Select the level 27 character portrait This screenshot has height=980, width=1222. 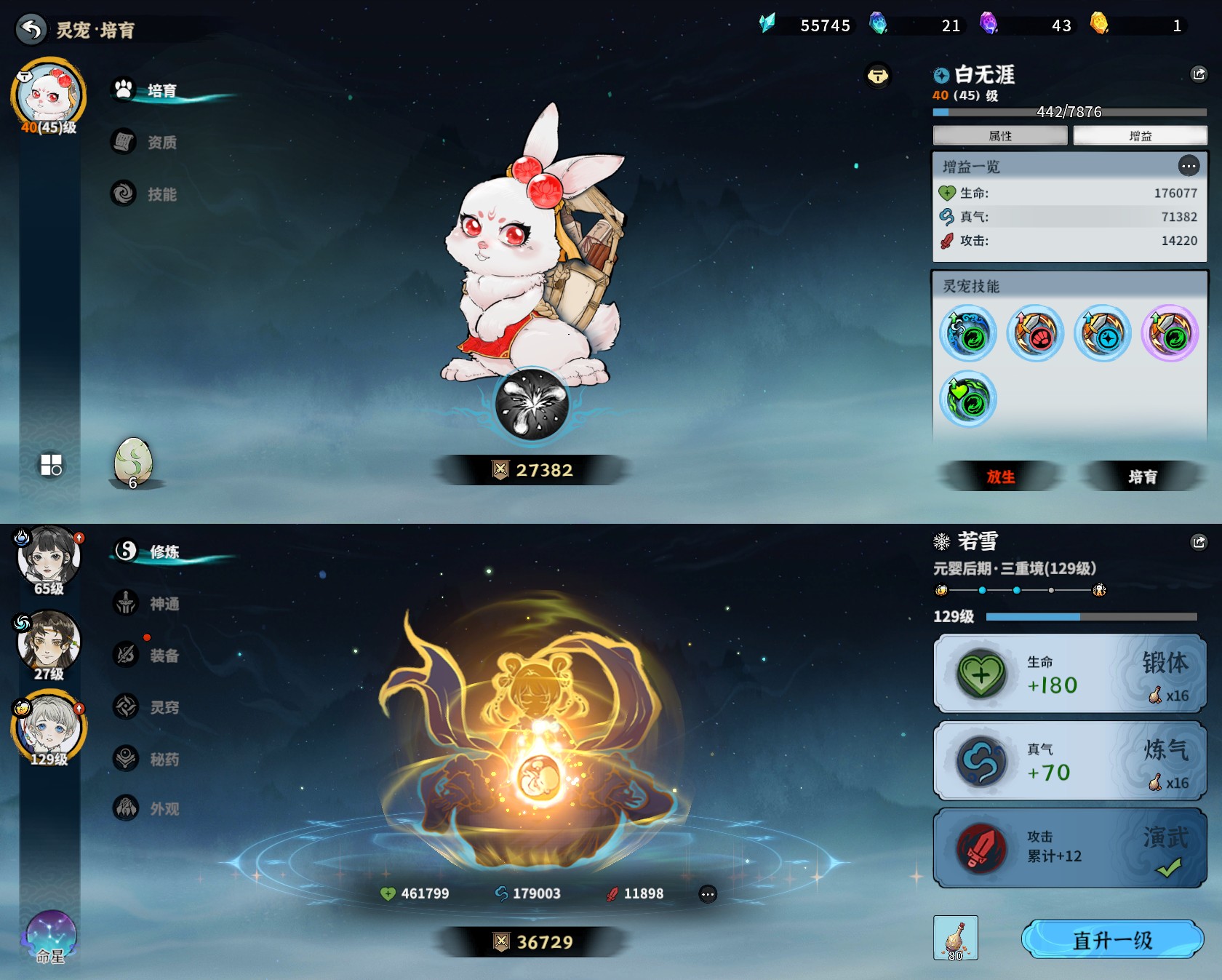(49, 644)
